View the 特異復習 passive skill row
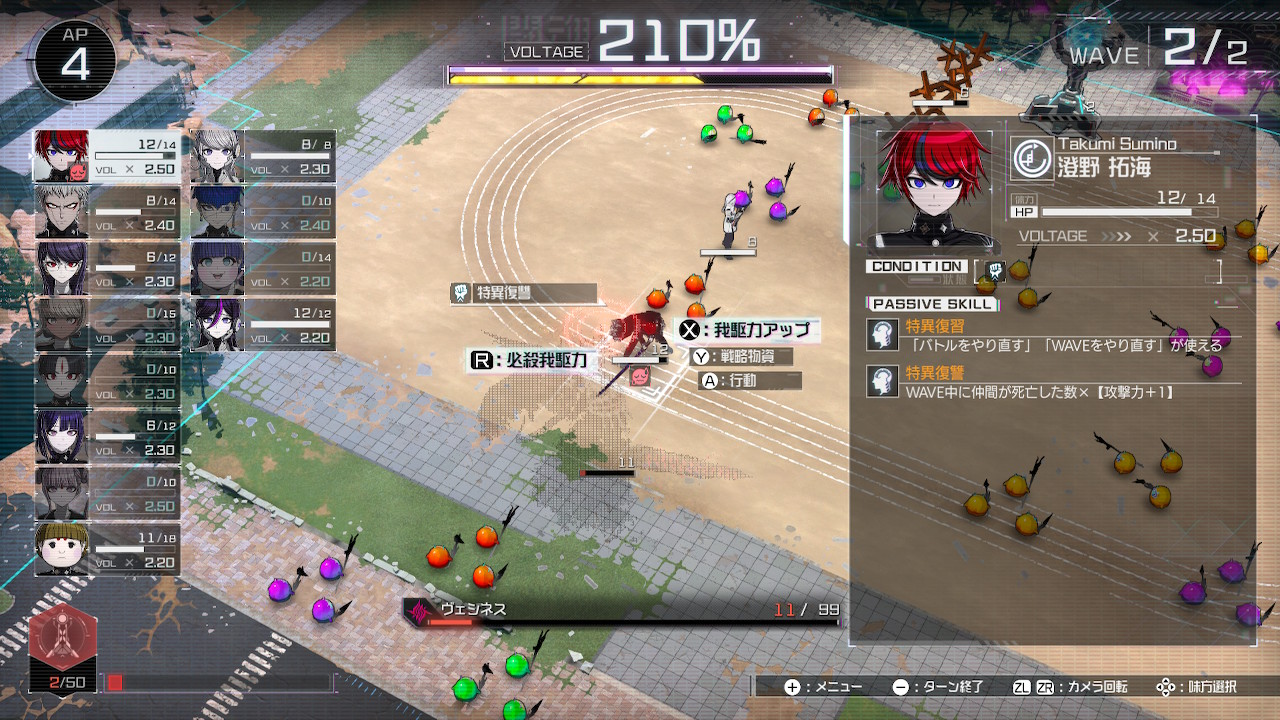This screenshot has height=720, width=1280. tap(1050, 336)
